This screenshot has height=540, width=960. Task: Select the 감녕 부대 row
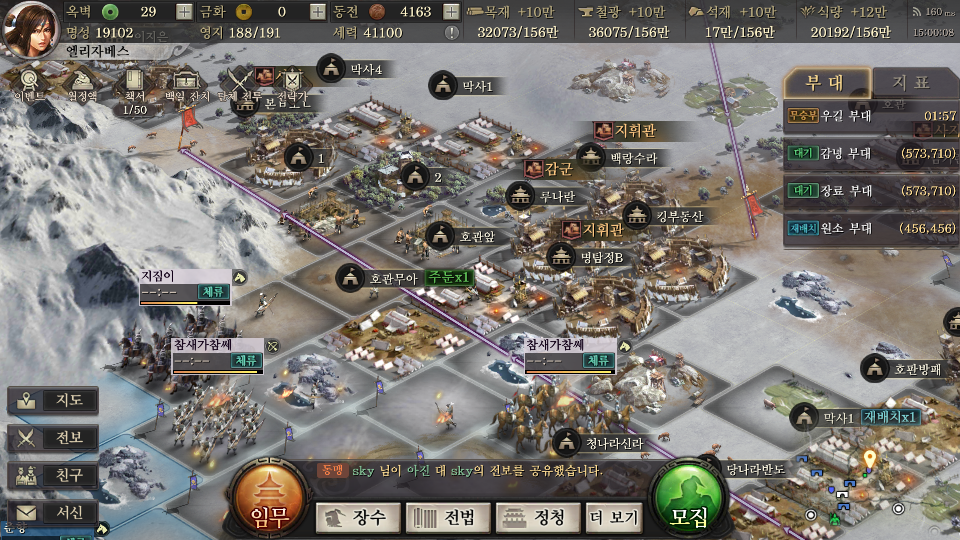point(870,153)
